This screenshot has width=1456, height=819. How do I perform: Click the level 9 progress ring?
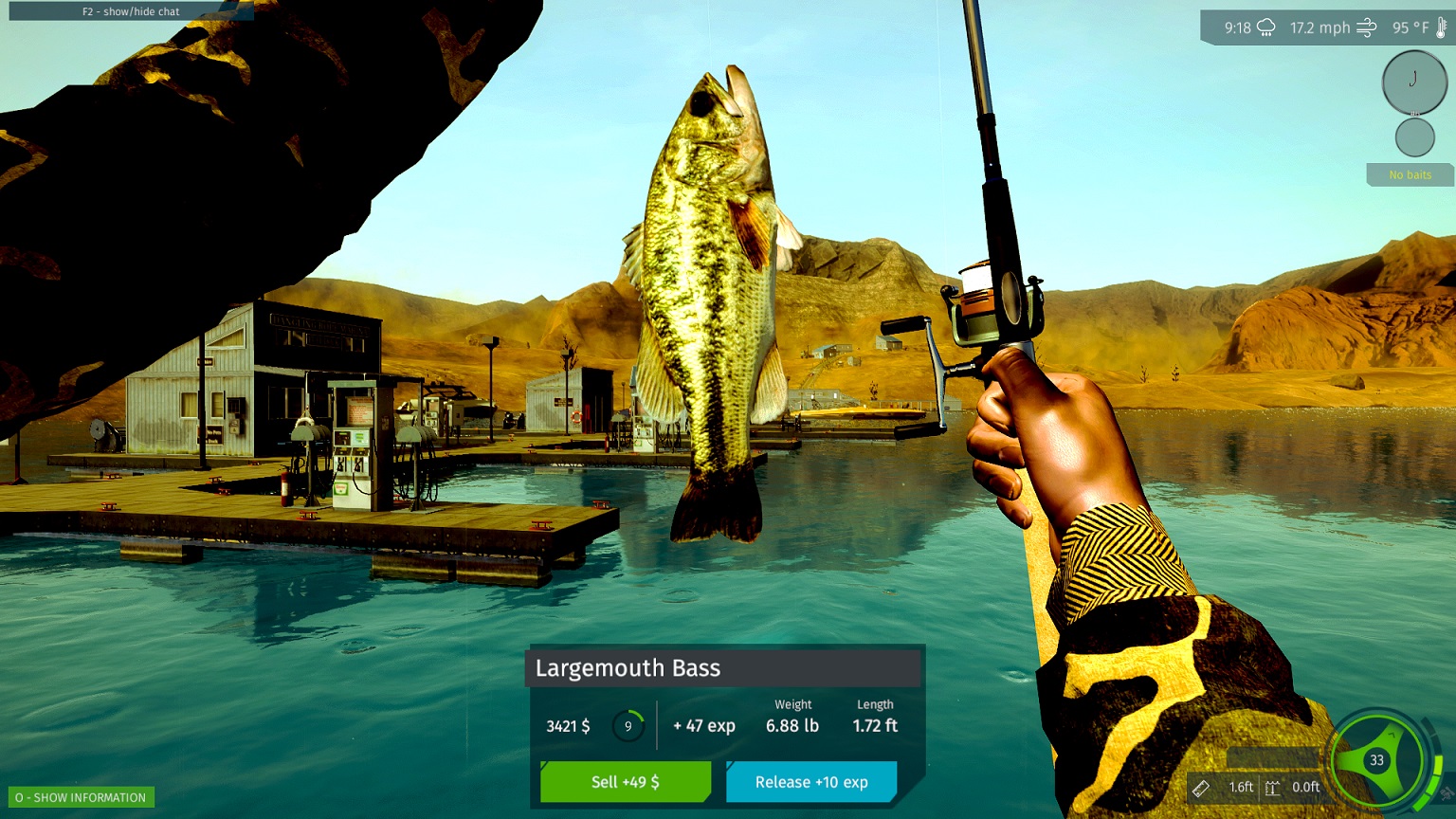coord(628,726)
